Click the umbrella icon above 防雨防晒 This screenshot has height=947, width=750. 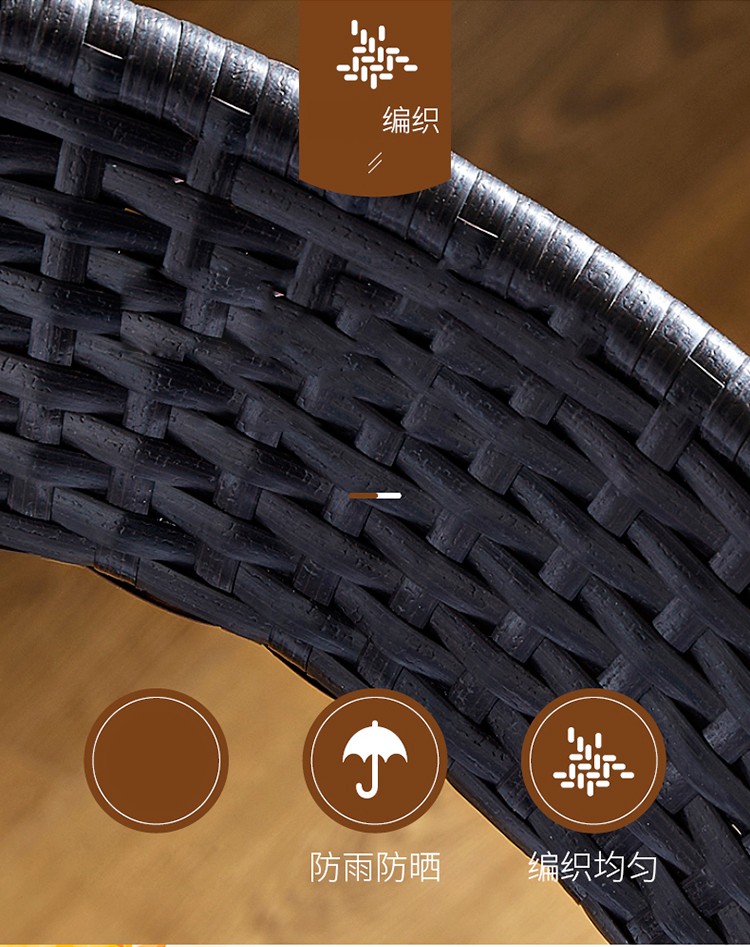pyautogui.click(x=375, y=760)
